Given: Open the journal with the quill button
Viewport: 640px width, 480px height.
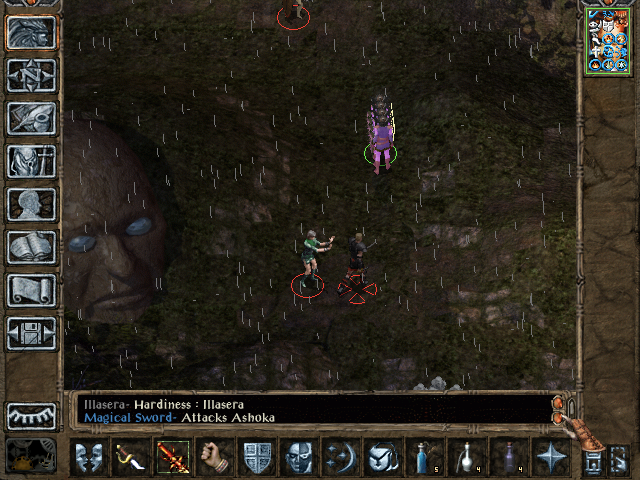Looking at the screenshot, I should [x=31, y=118].
